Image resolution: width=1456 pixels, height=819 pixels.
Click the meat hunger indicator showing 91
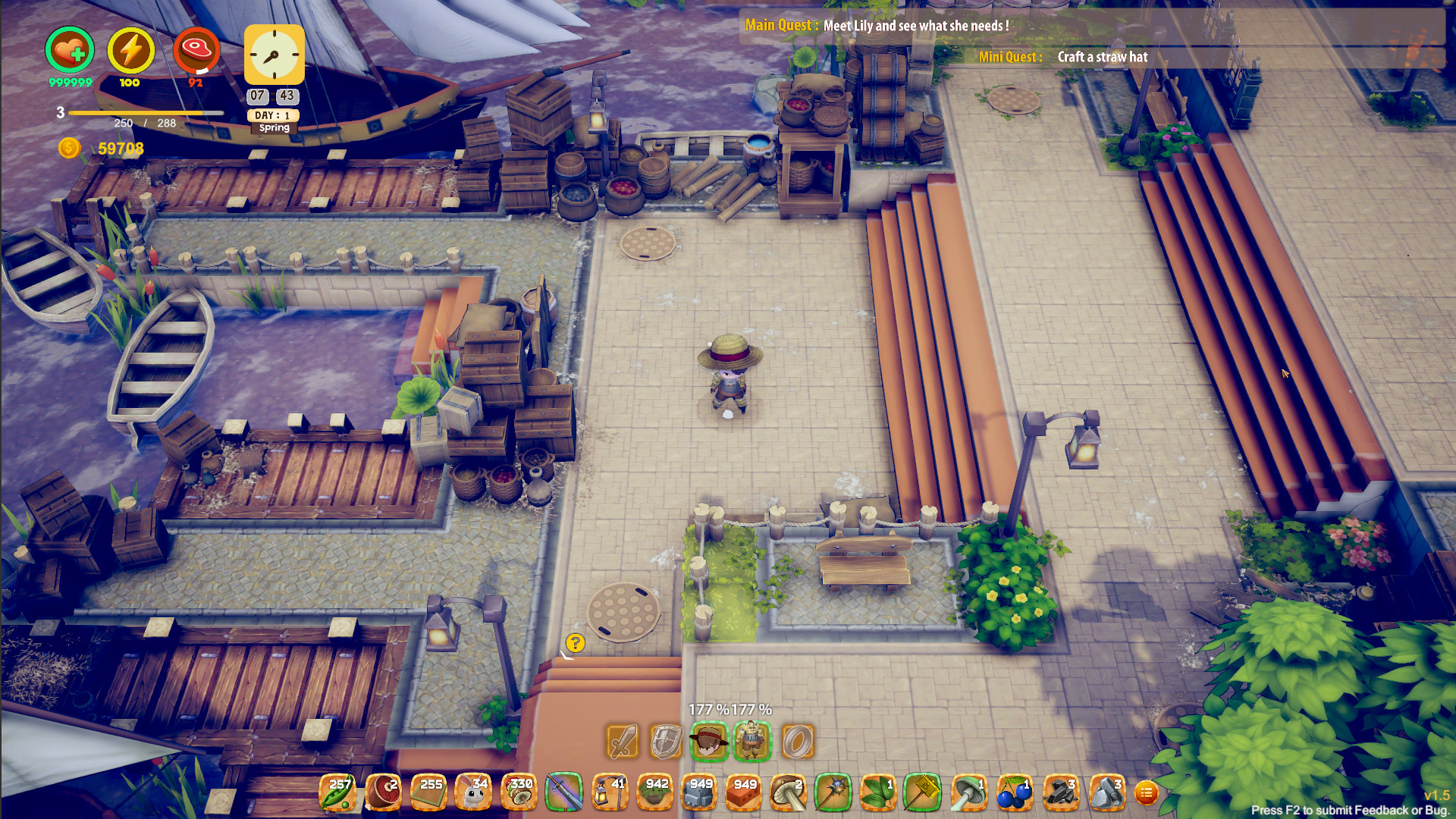click(197, 52)
